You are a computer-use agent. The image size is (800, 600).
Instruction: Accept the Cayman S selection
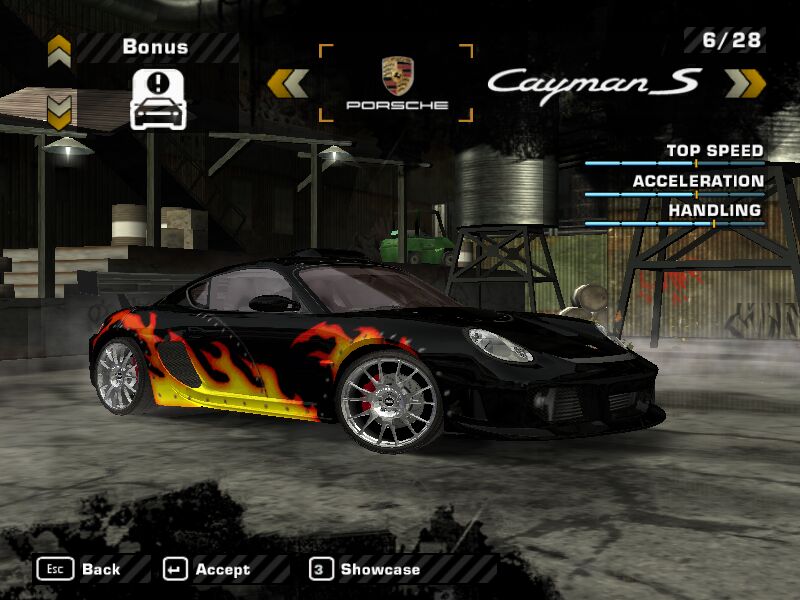207,569
